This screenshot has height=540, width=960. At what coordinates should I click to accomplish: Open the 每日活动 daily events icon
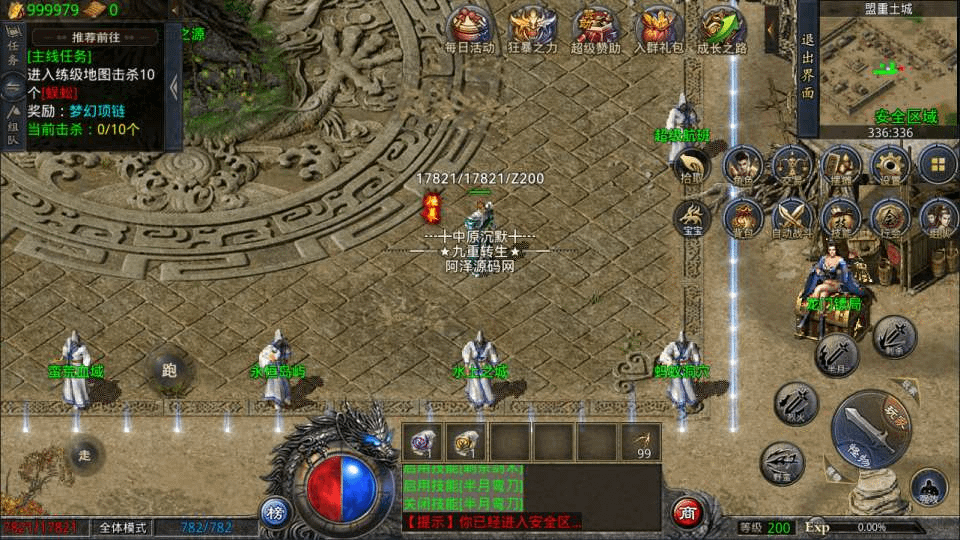pos(469,28)
